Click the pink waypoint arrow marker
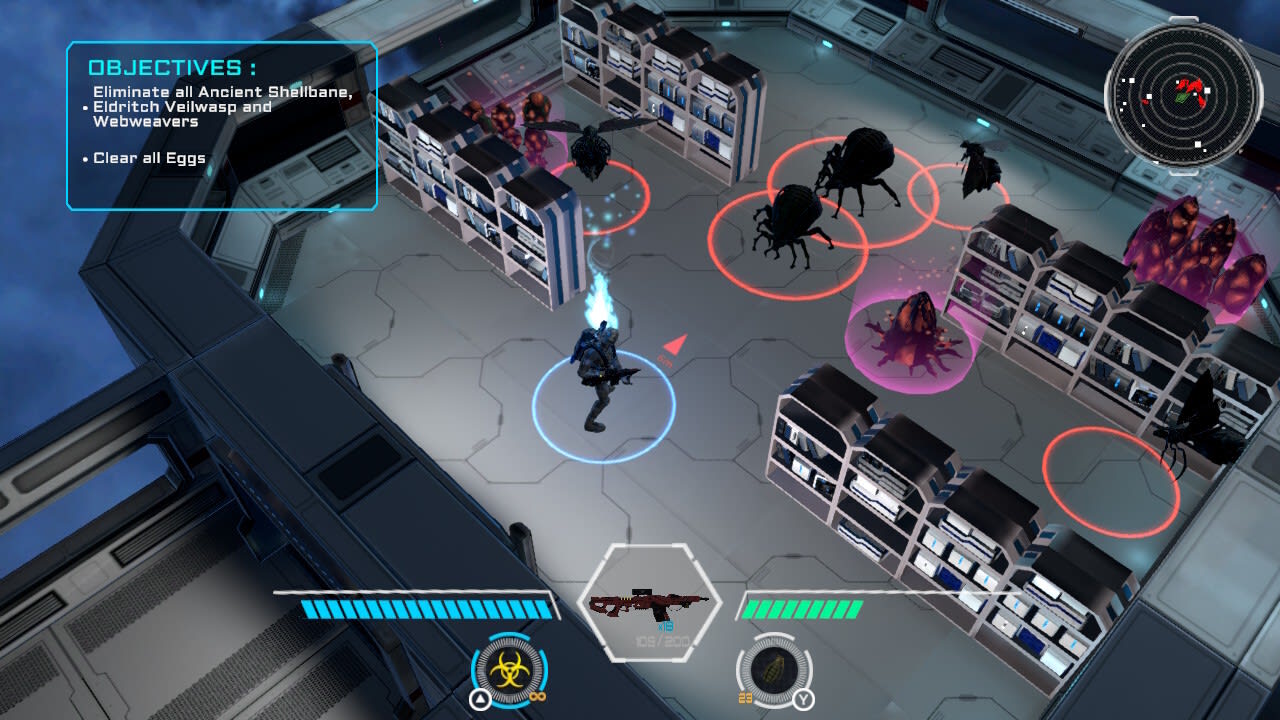Image resolution: width=1280 pixels, height=720 pixels. (675, 344)
